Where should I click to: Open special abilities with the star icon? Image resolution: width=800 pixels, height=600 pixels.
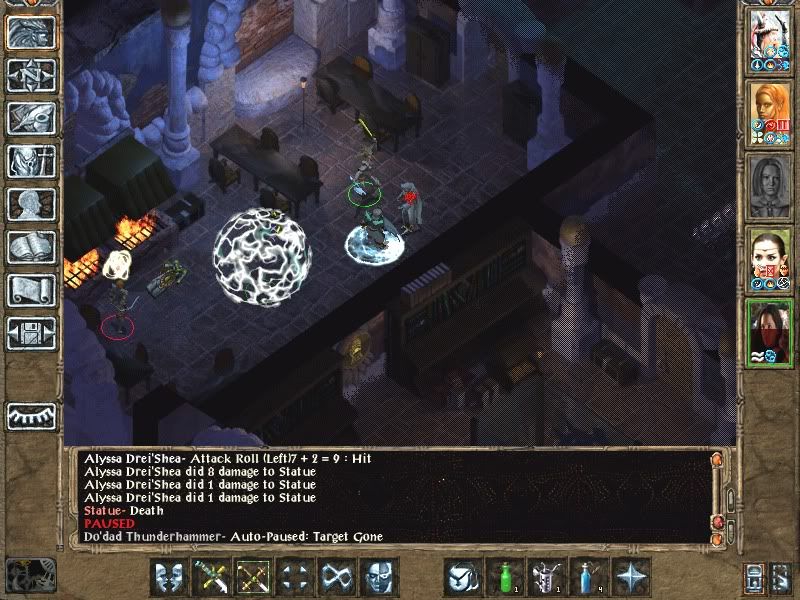click(631, 577)
